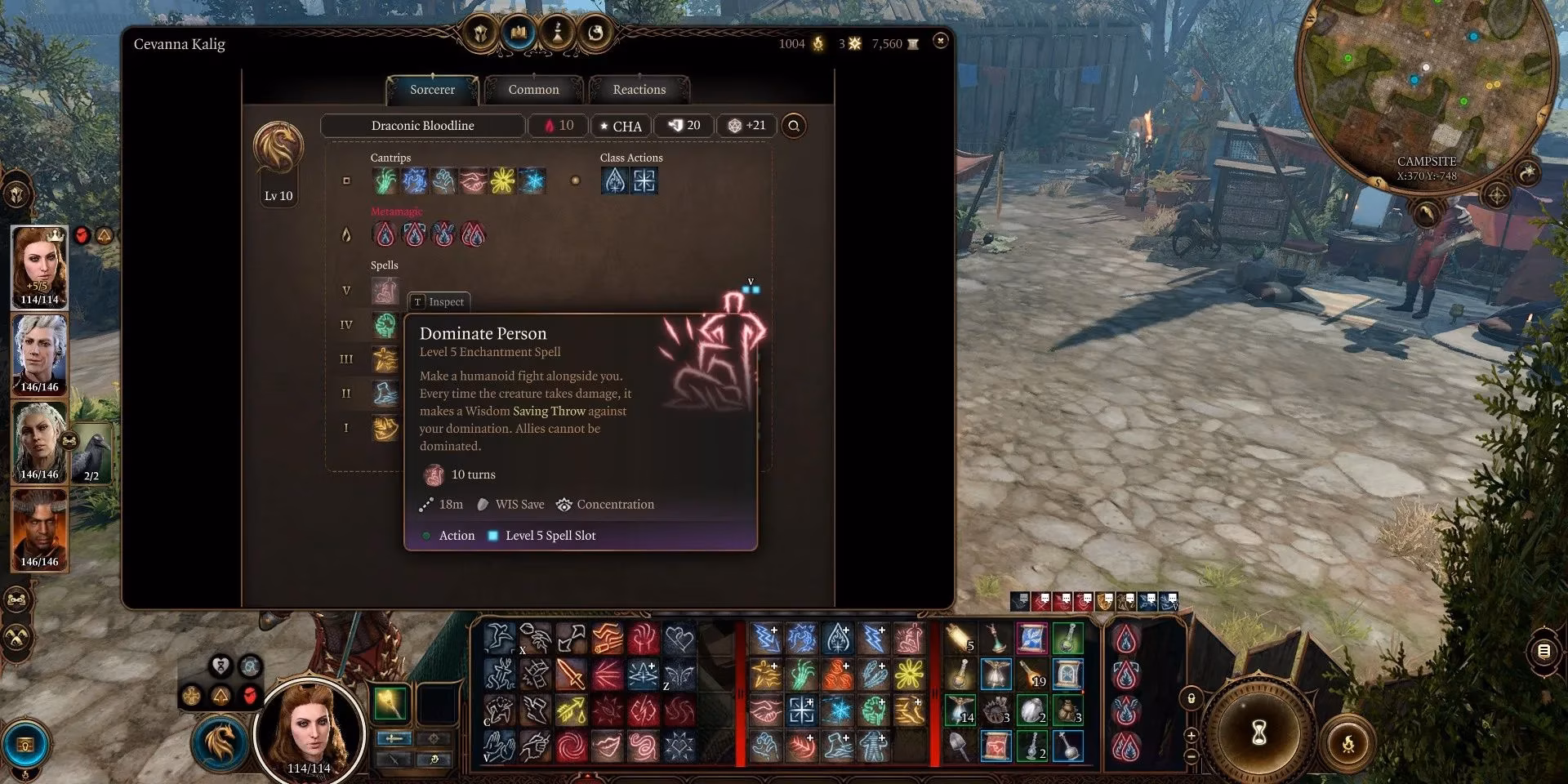
Task: Pick the first Metamagic droplet icon
Action: (385, 235)
